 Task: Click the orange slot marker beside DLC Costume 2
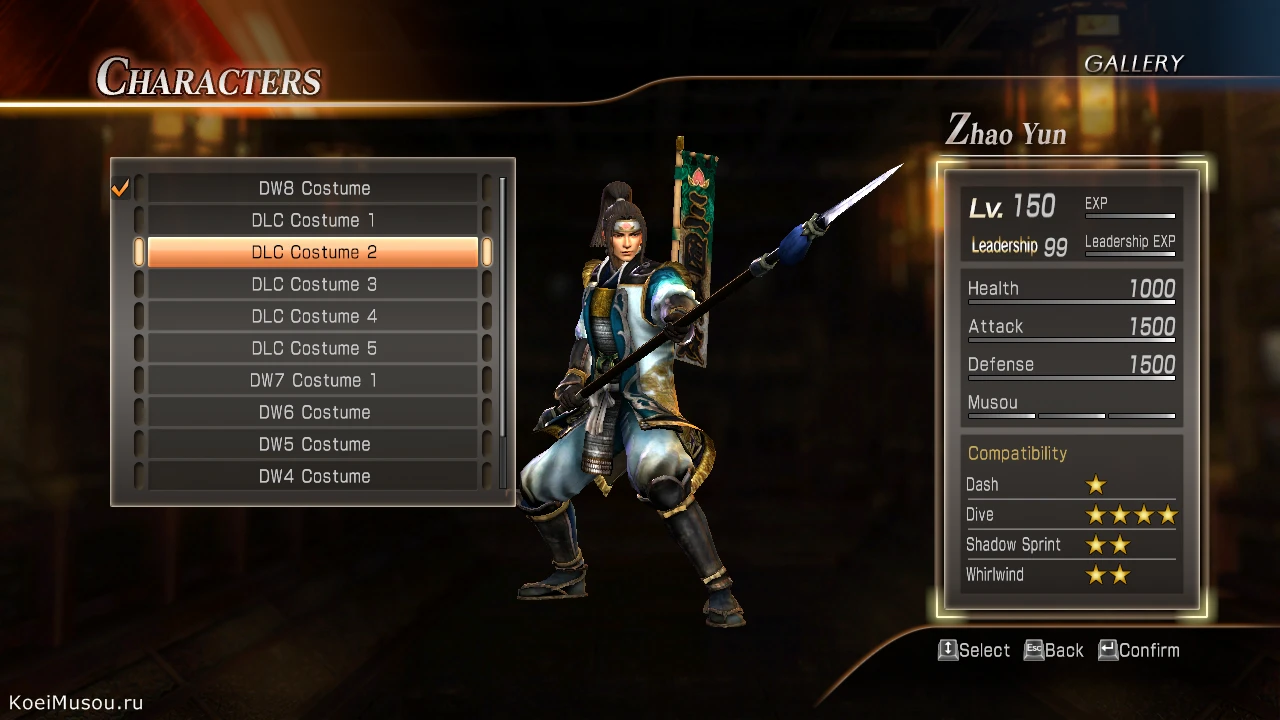click(x=138, y=252)
